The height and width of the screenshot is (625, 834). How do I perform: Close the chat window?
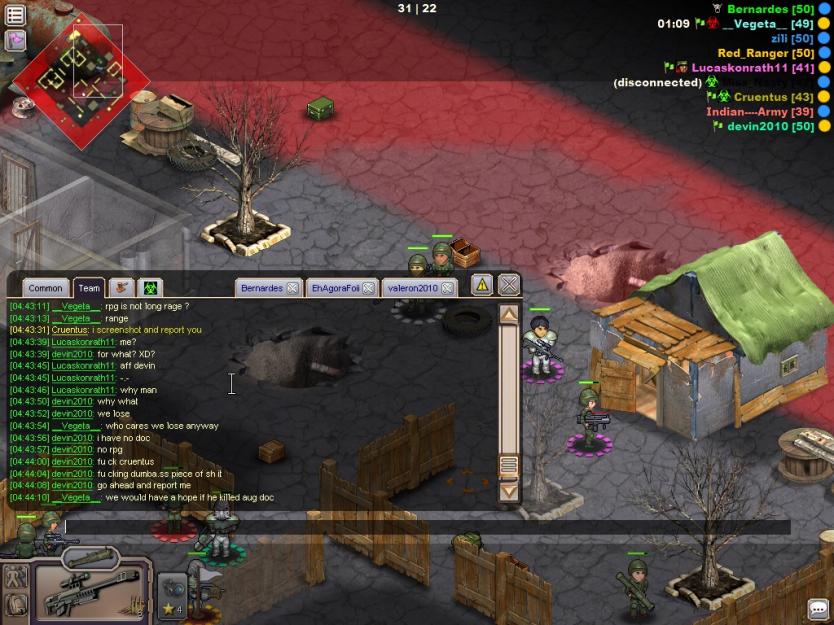coord(509,285)
